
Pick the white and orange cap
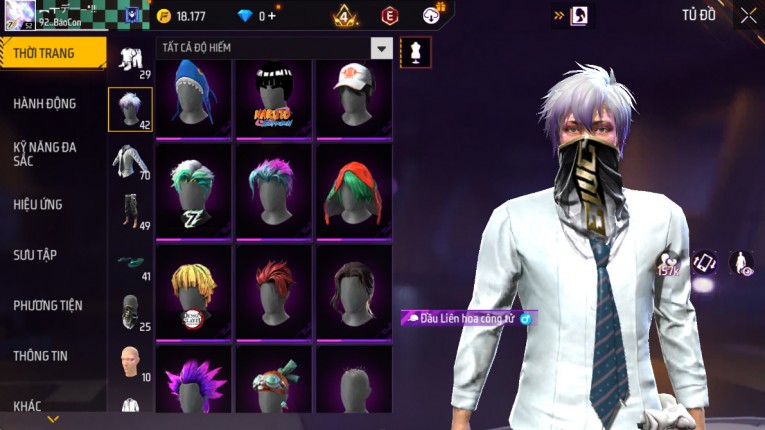tap(354, 98)
